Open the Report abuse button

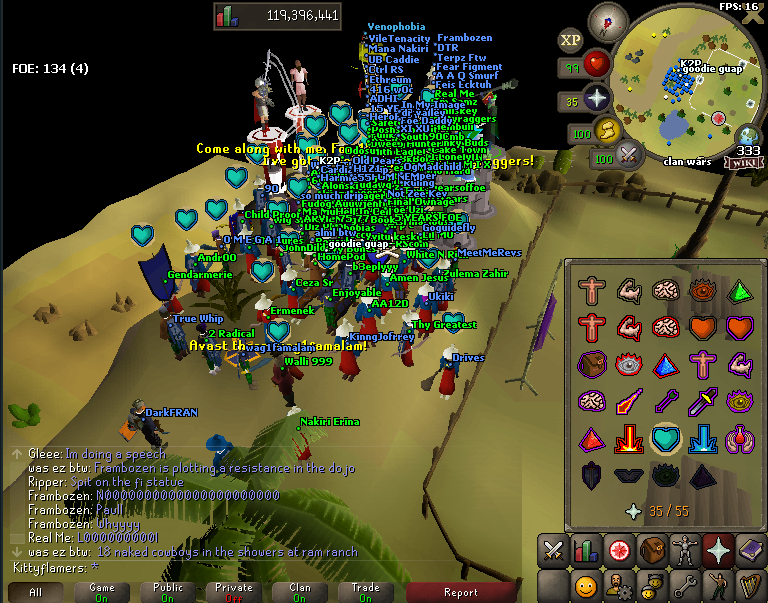[460, 592]
